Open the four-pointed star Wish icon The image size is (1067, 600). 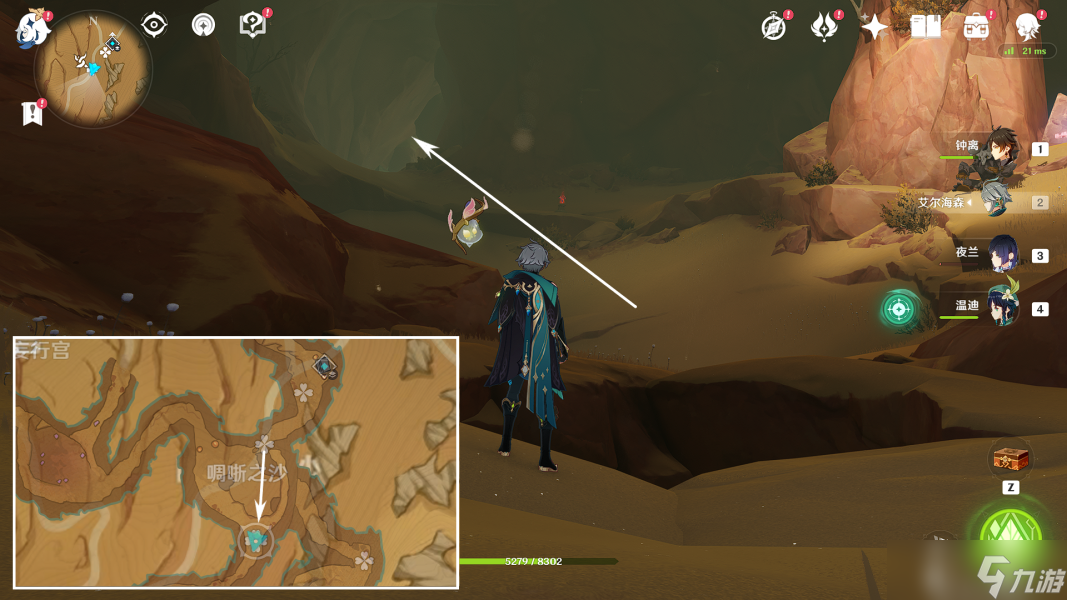(x=874, y=27)
